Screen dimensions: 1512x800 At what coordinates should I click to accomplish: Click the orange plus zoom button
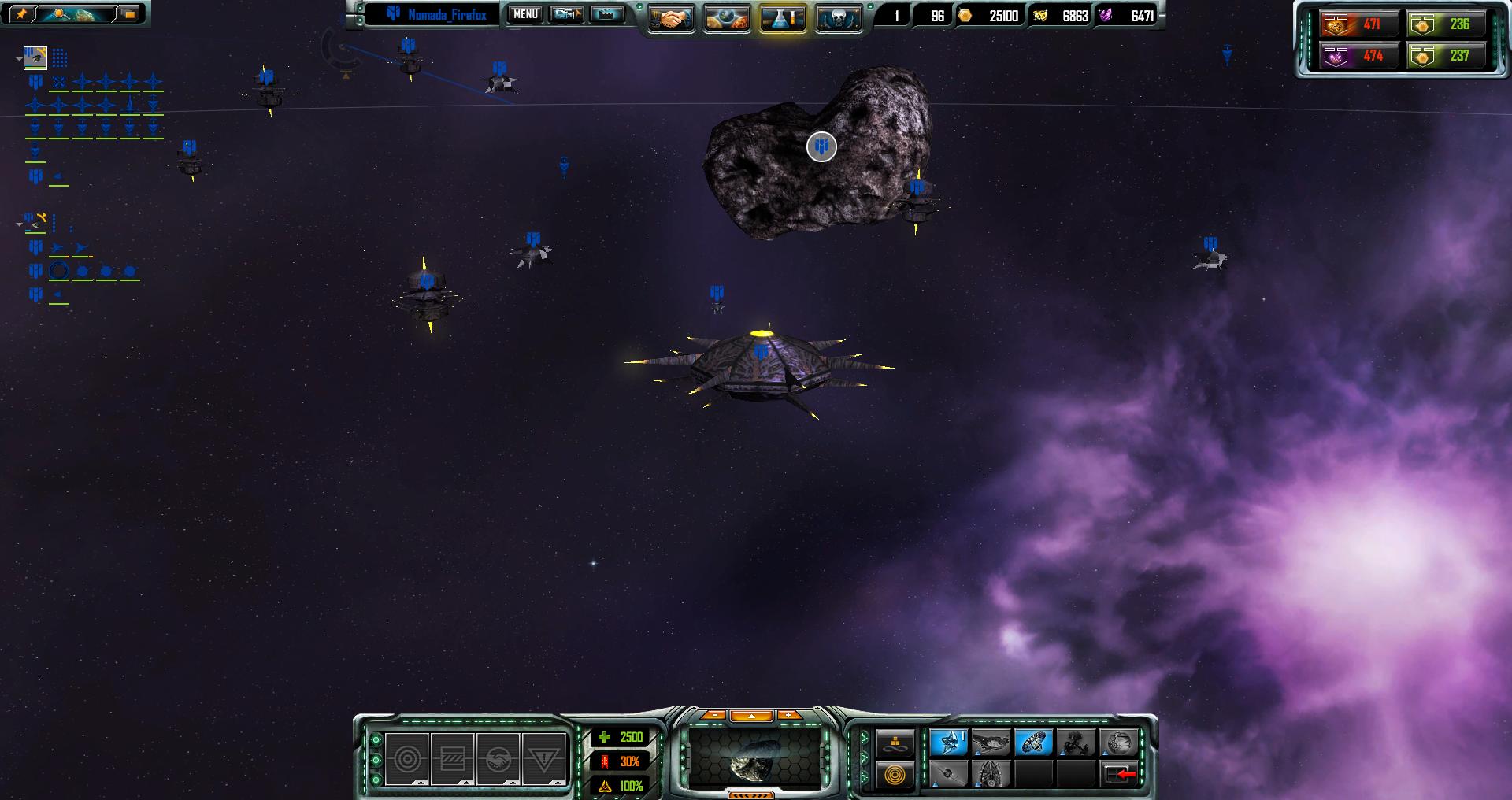[788, 715]
